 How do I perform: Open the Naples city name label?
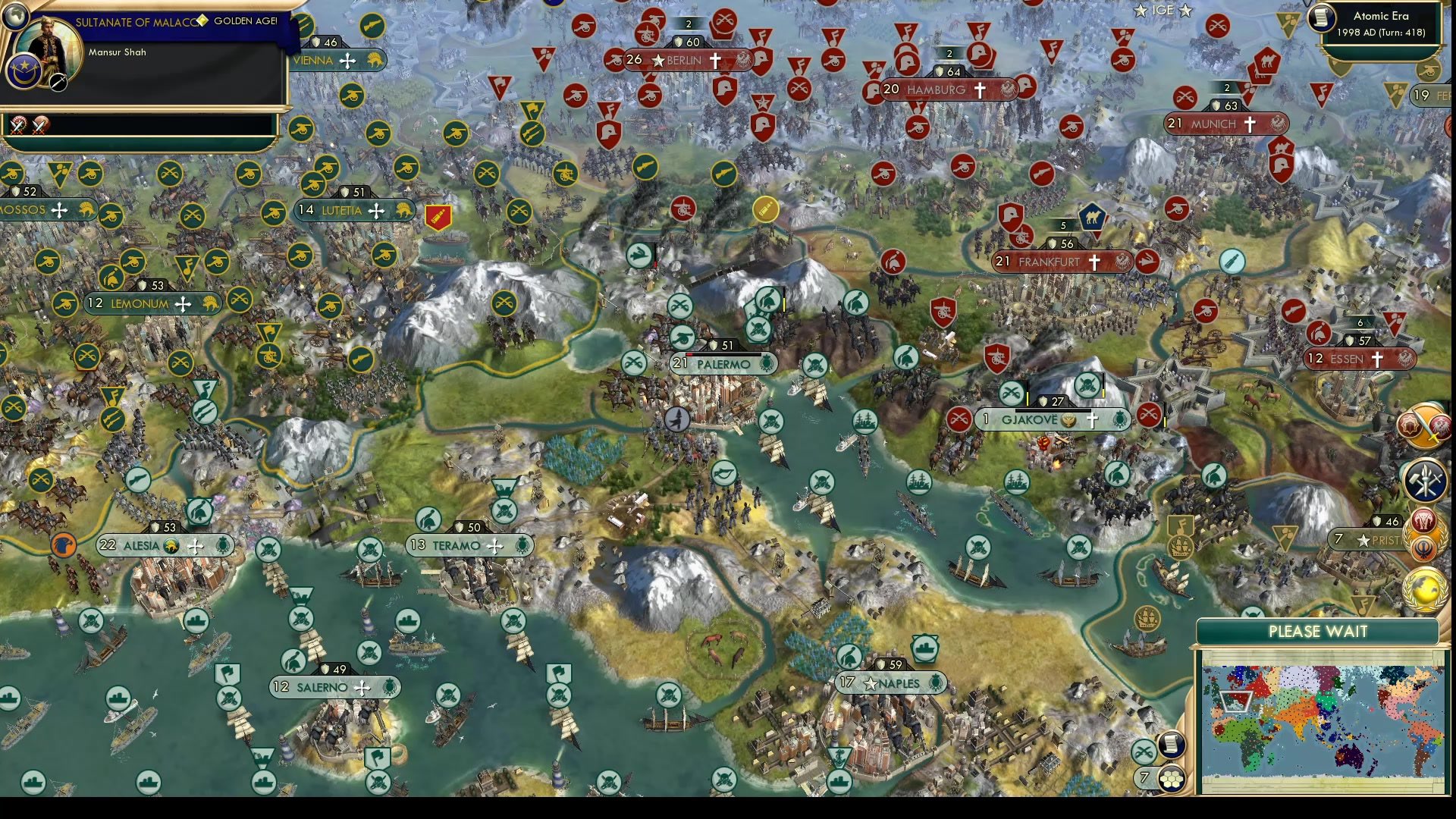(899, 683)
